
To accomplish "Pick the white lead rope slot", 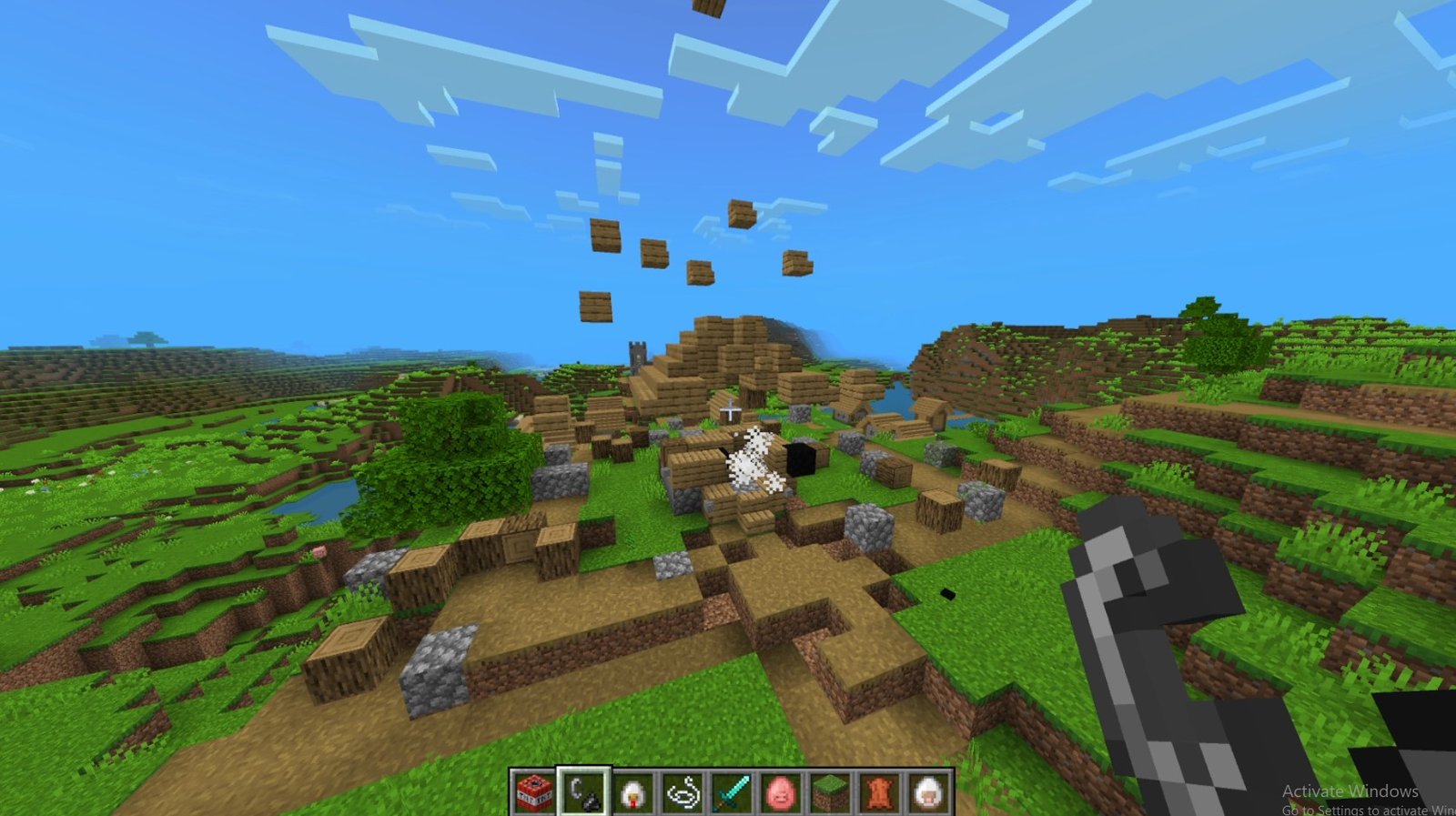I will click(x=682, y=791).
